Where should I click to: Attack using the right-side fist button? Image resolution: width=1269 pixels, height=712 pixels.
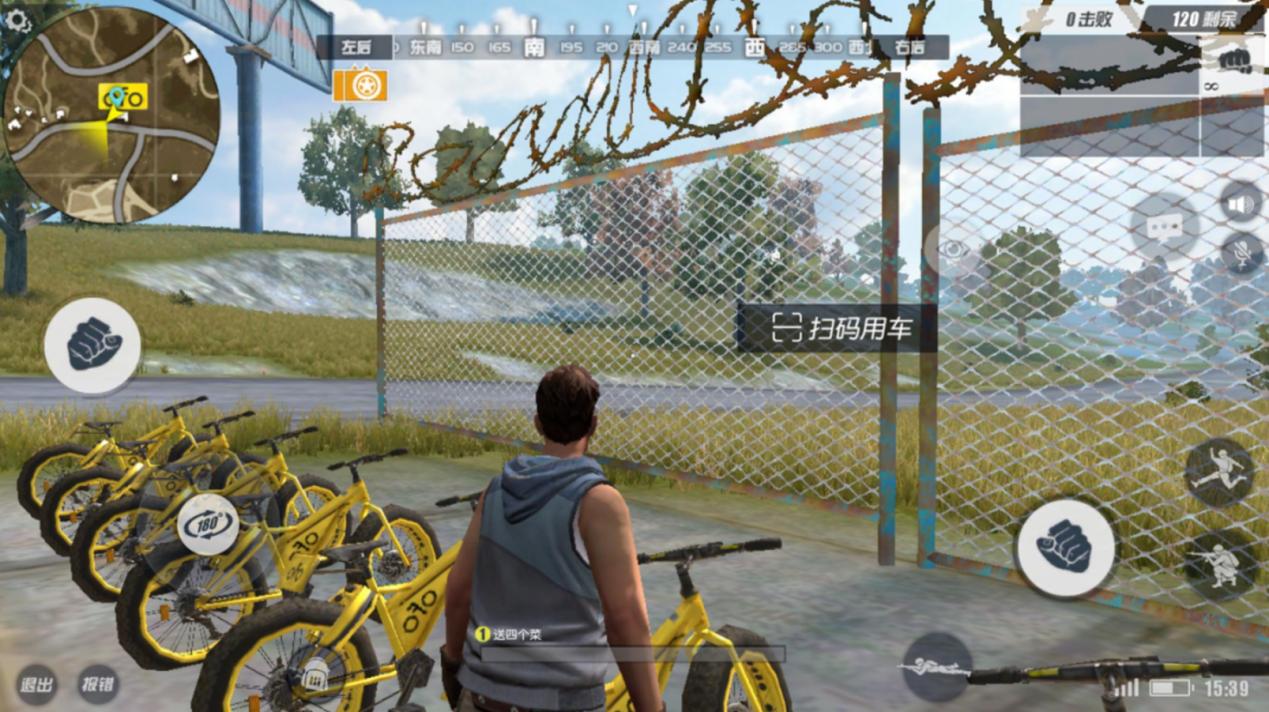[1065, 548]
